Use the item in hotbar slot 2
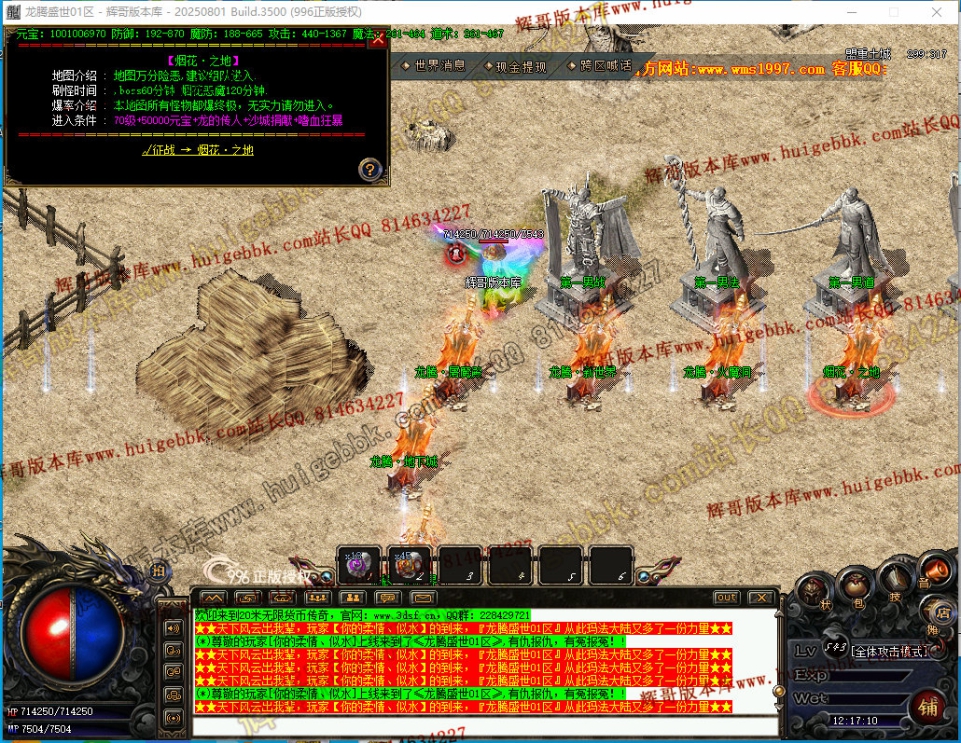Viewport: 961px width, 743px height. pos(409,565)
